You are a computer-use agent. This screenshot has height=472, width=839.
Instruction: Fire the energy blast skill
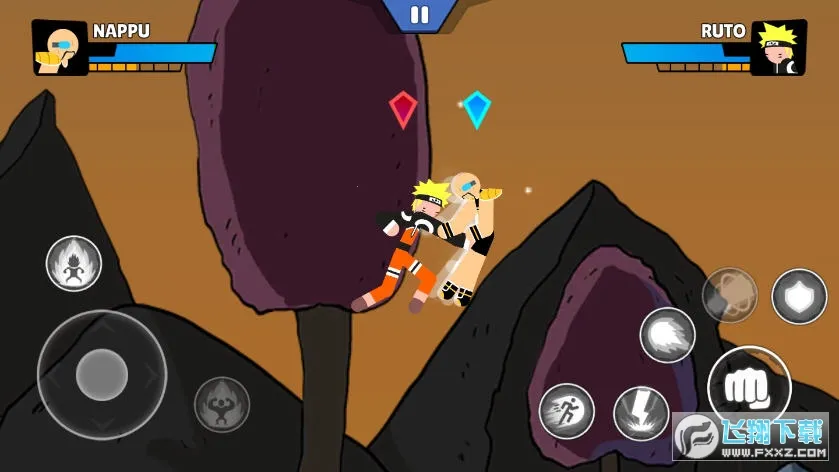tap(667, 336)
